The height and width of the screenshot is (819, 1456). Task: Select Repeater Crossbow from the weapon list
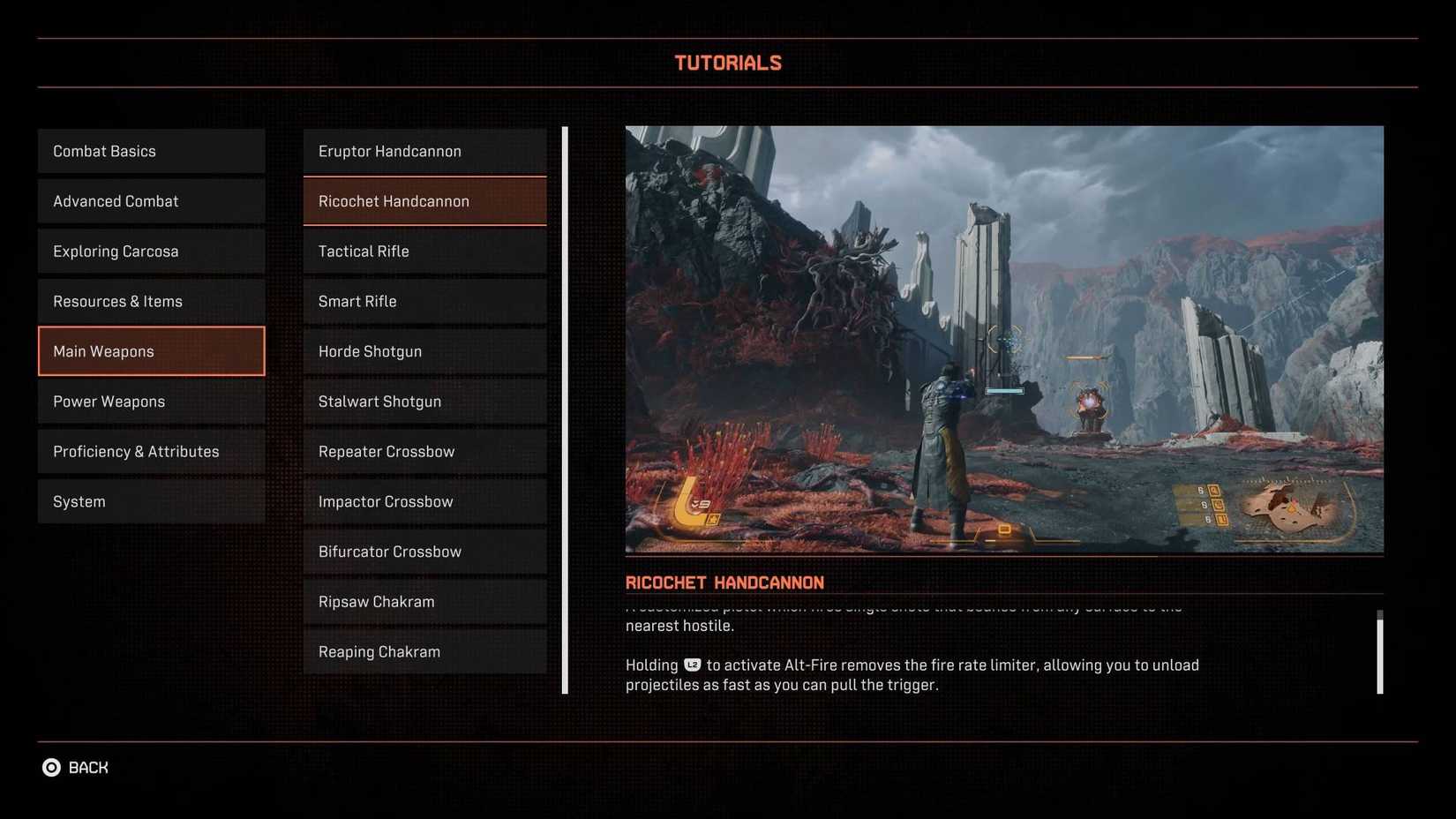point(424,451)
